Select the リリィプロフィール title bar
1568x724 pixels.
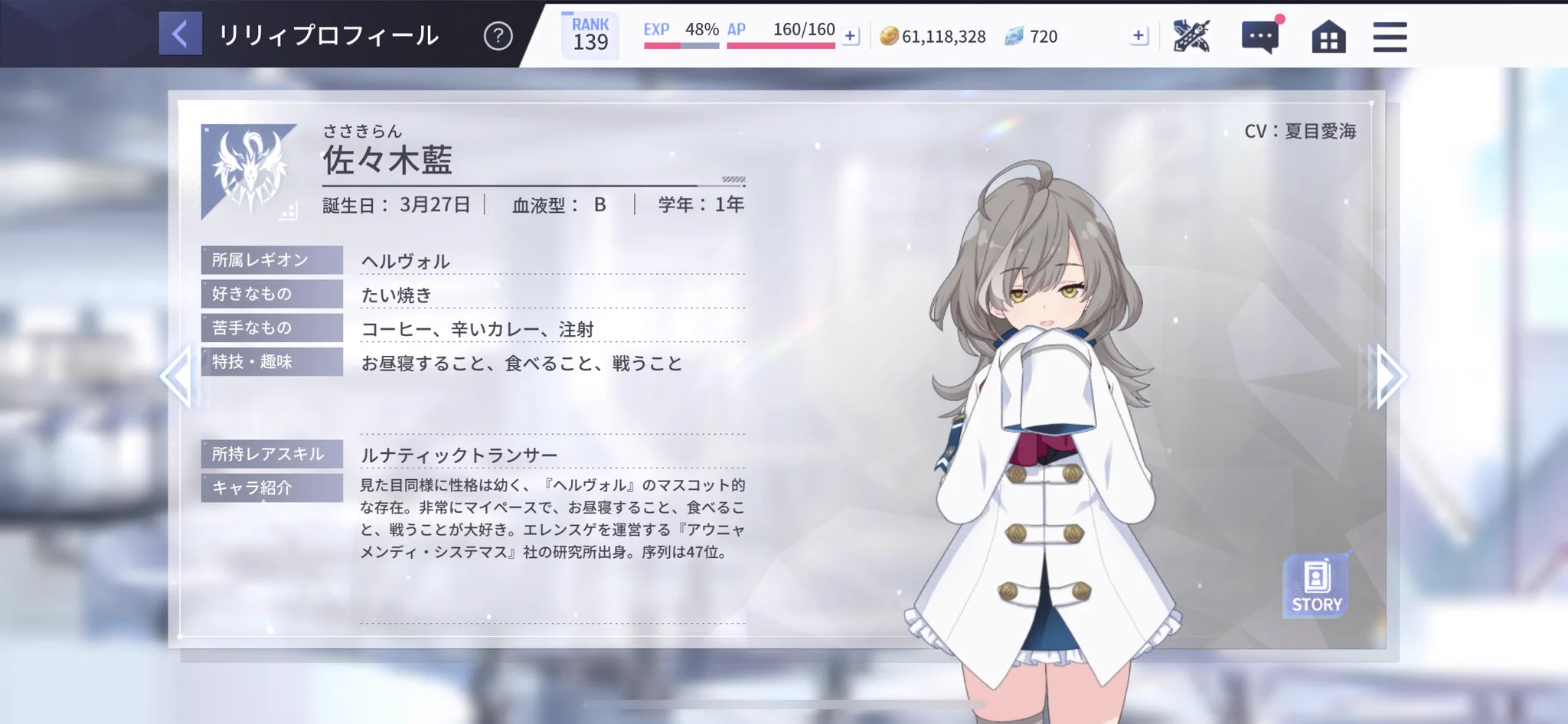(x=329, y=35)
